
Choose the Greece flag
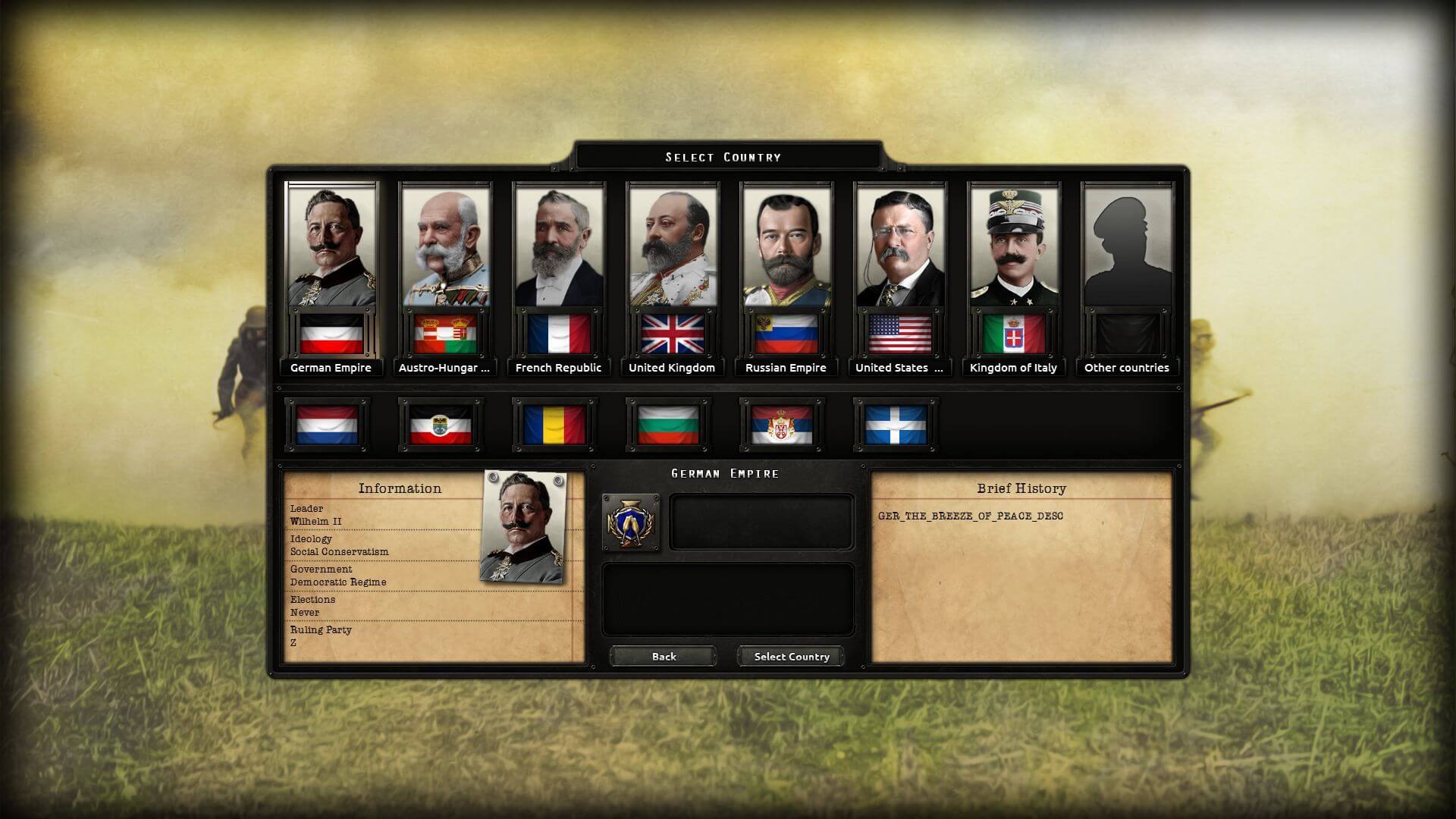click(896, 425)
